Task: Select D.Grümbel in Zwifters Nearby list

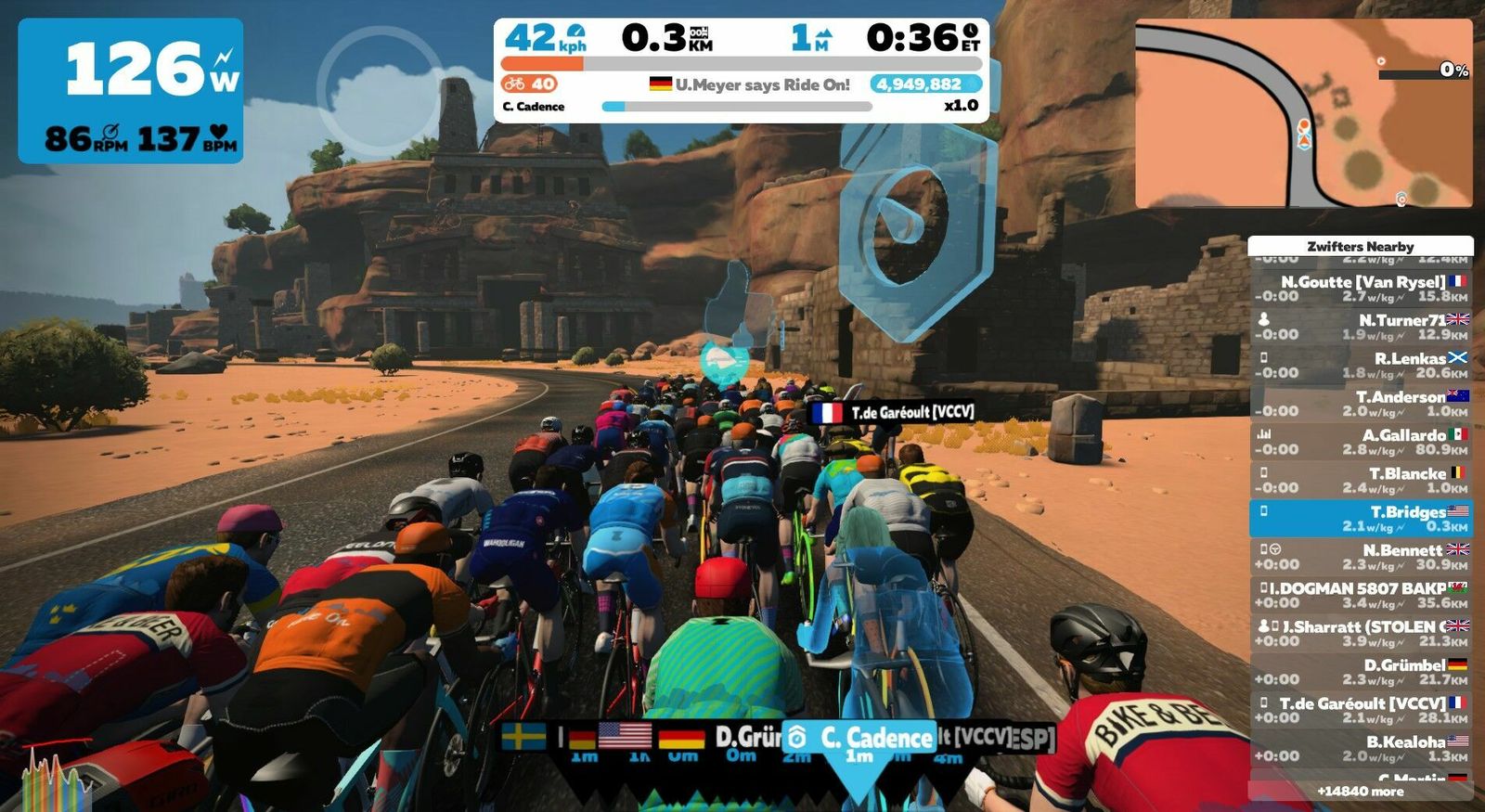Action: click(1361, 672)
